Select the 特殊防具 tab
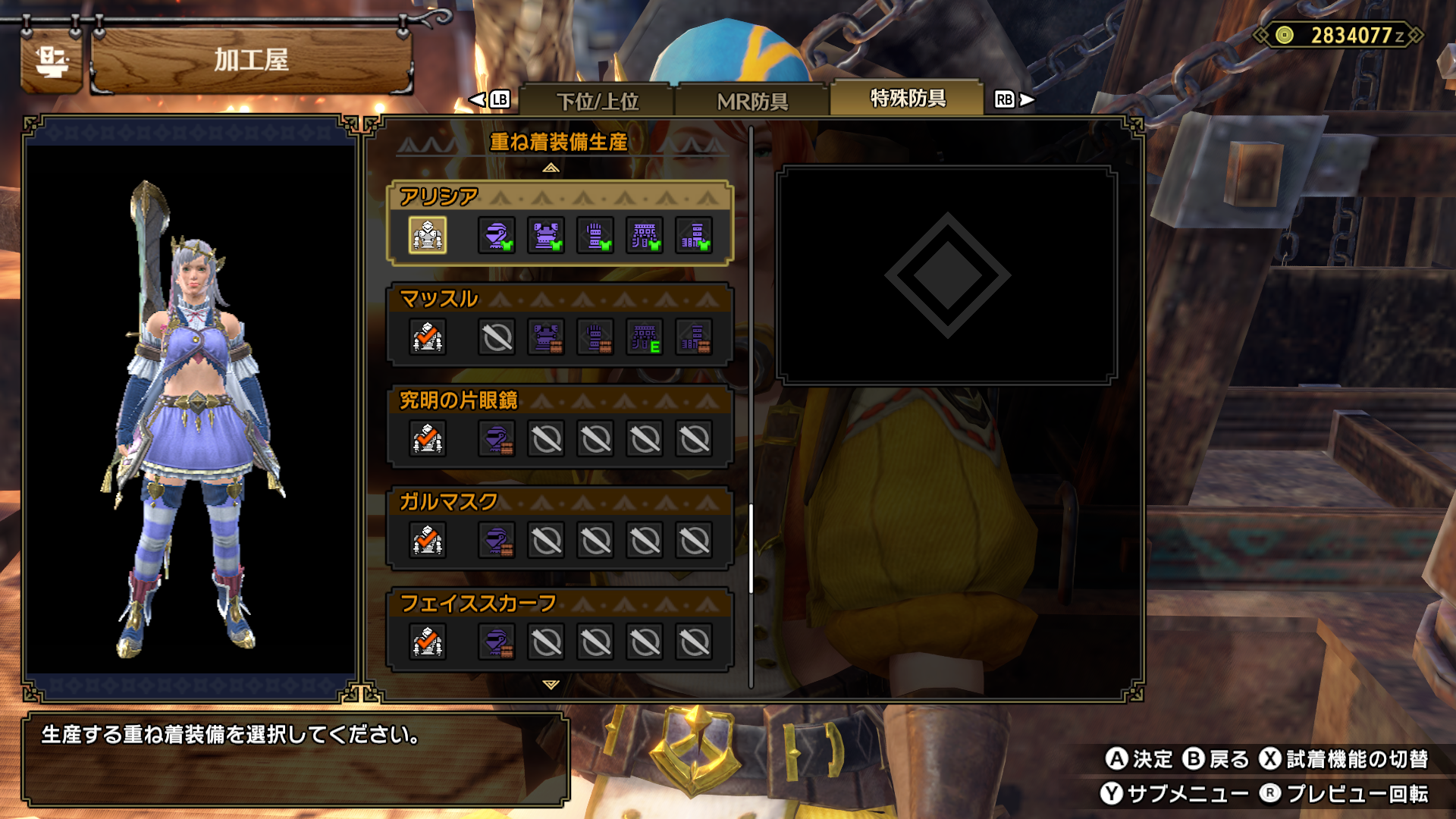 tap(907, 99)
